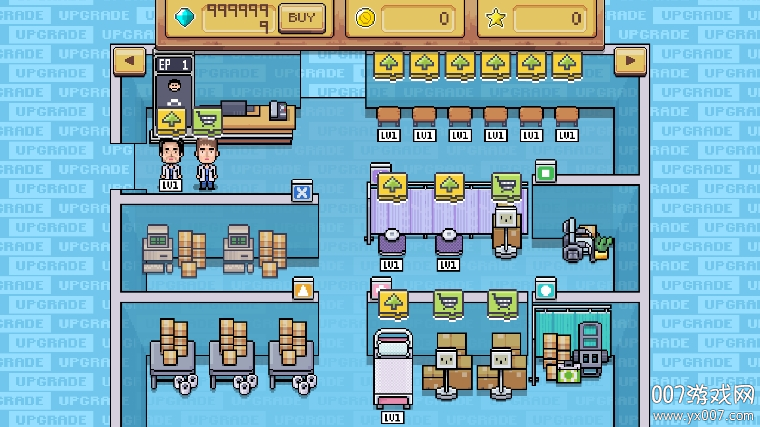Advance with the right arrow button
Image resolution: width=760 pixels, height=427 pixels.
(x=629, y=62)
